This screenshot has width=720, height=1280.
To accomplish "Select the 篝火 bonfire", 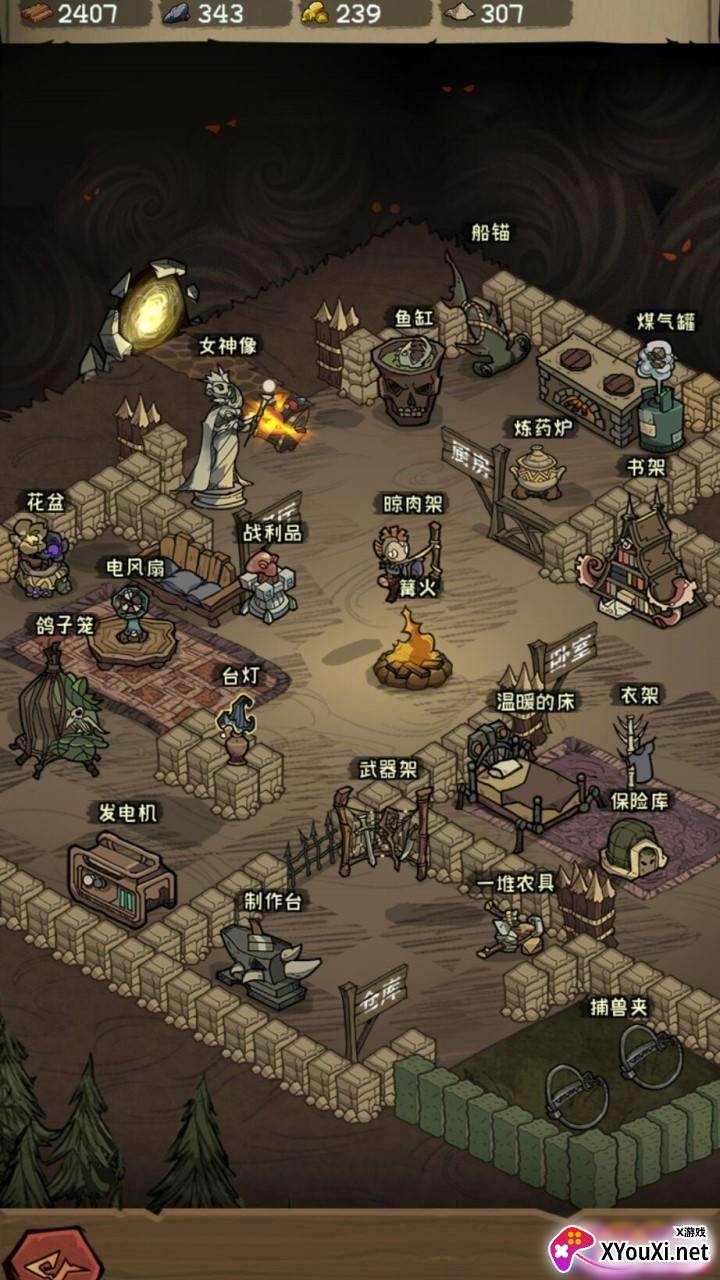I will pos(409,652).
